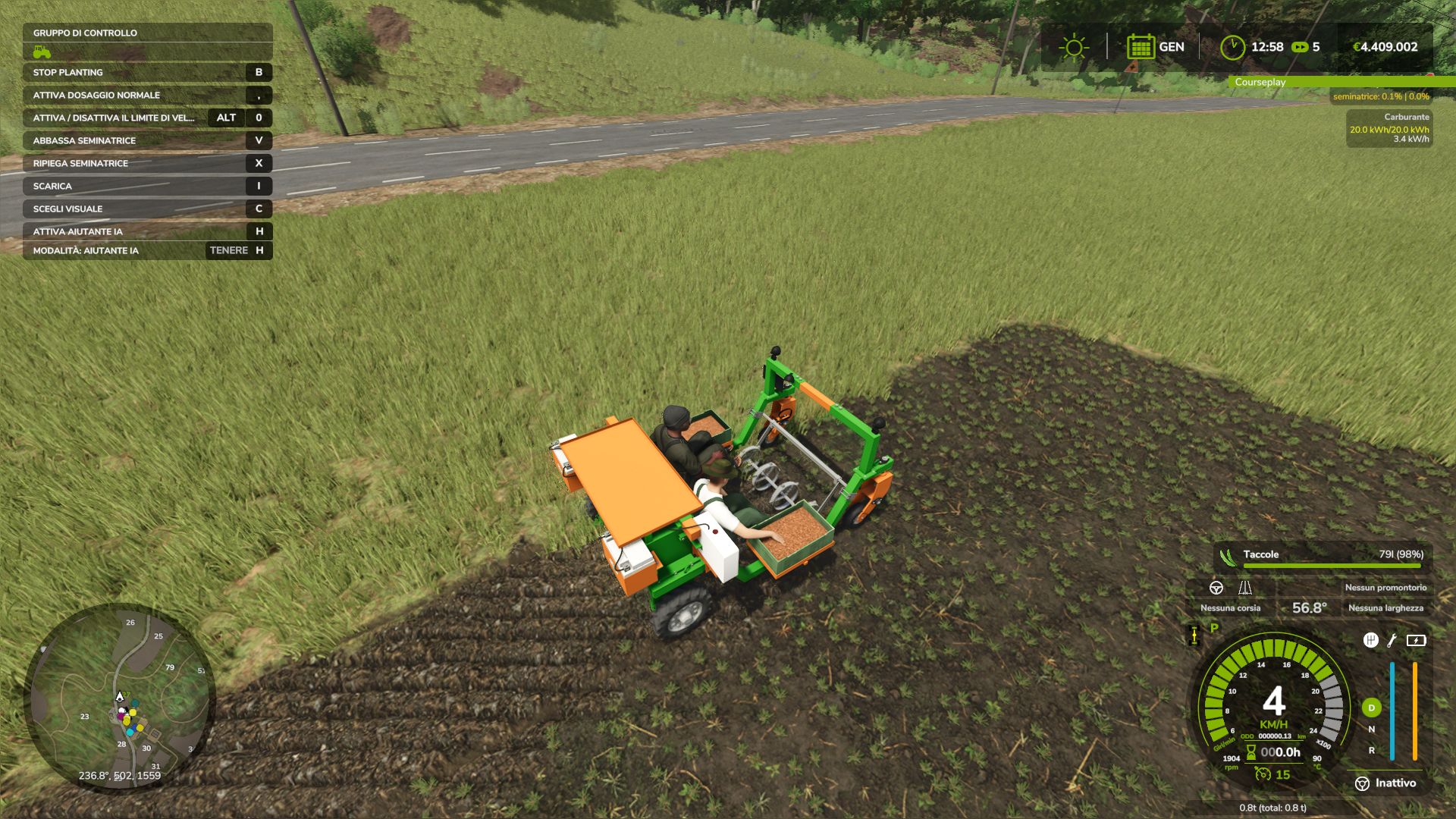Toggle the all-wheel drive axle indicator
Screen dimensions: 1456x819
pos(1194,635)
